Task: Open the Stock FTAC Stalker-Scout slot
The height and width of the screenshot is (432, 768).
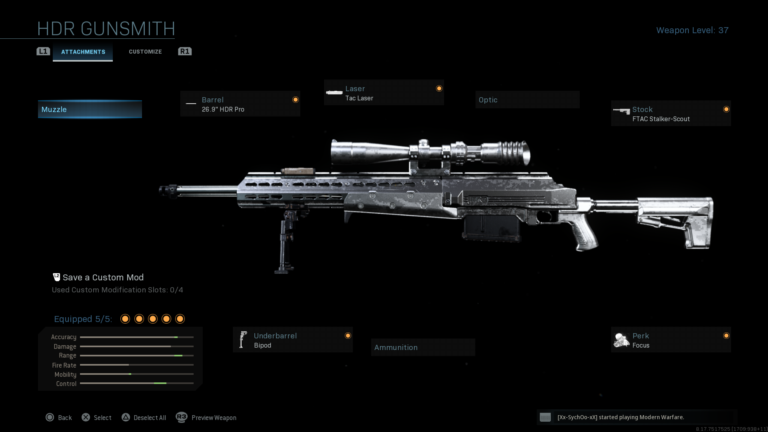Action: (x=671, y=114)
